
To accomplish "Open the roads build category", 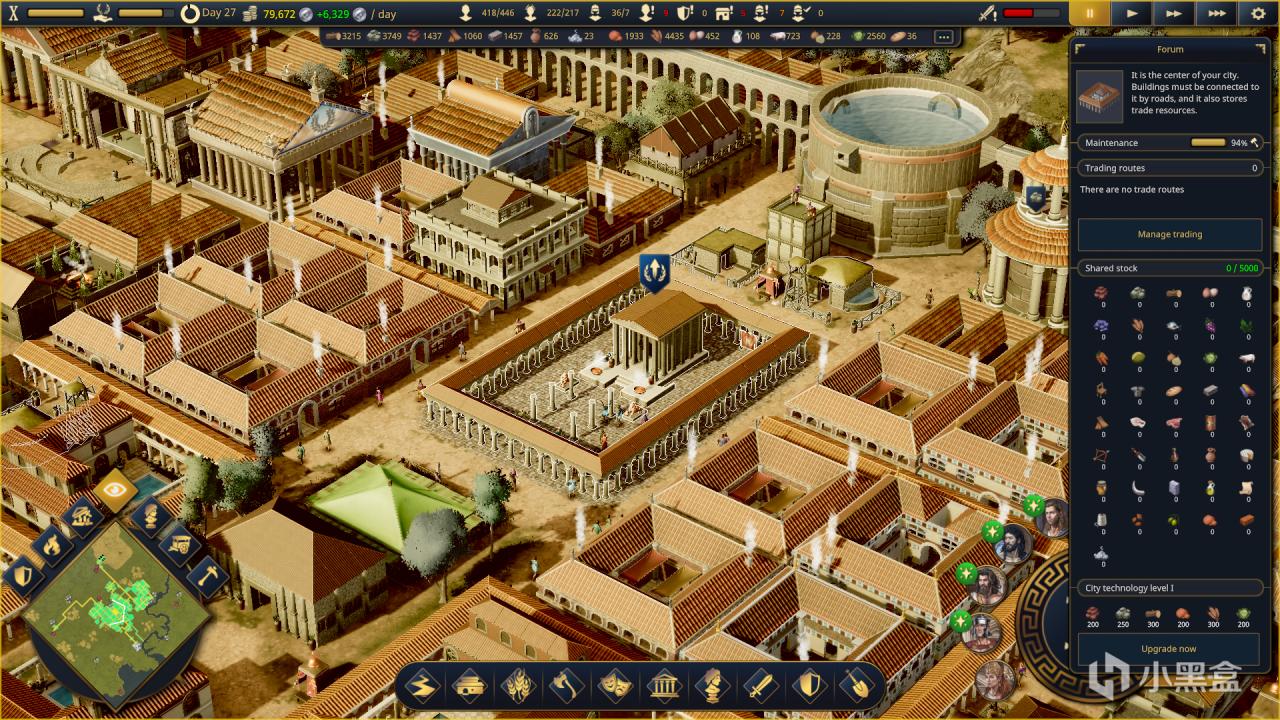I will click(x=423, y=686).
